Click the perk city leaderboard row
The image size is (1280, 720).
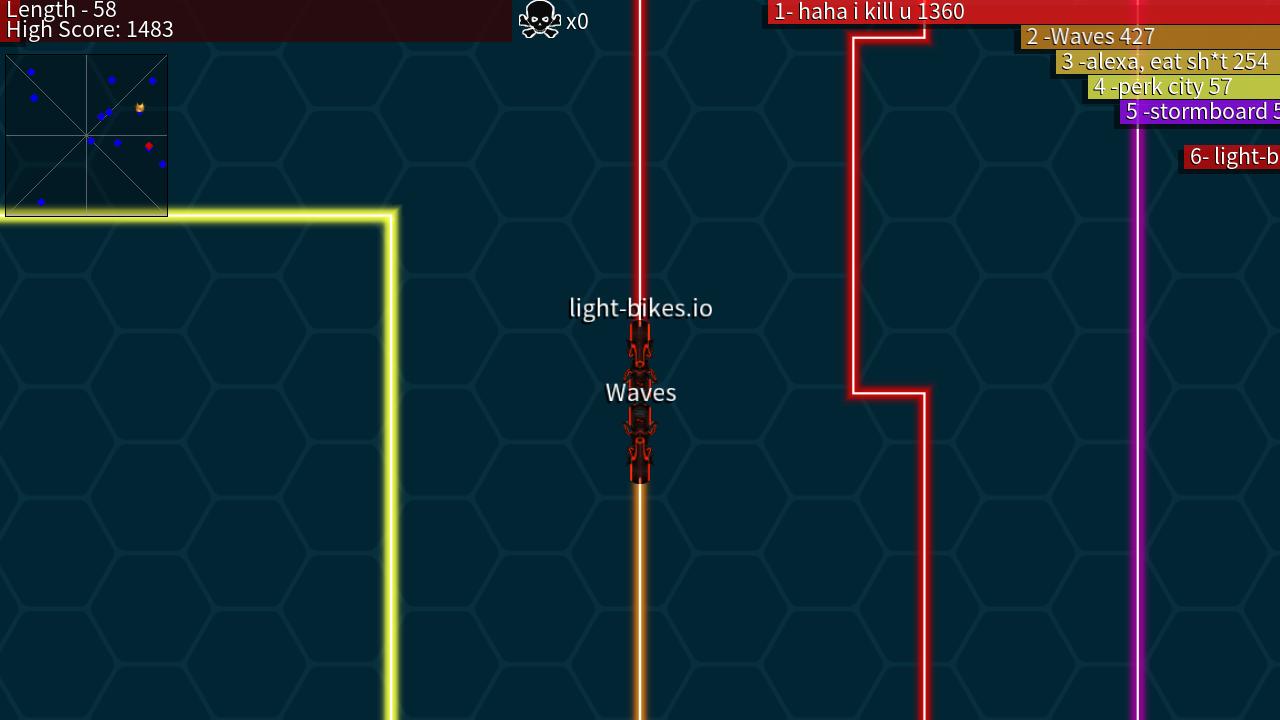1163,87
